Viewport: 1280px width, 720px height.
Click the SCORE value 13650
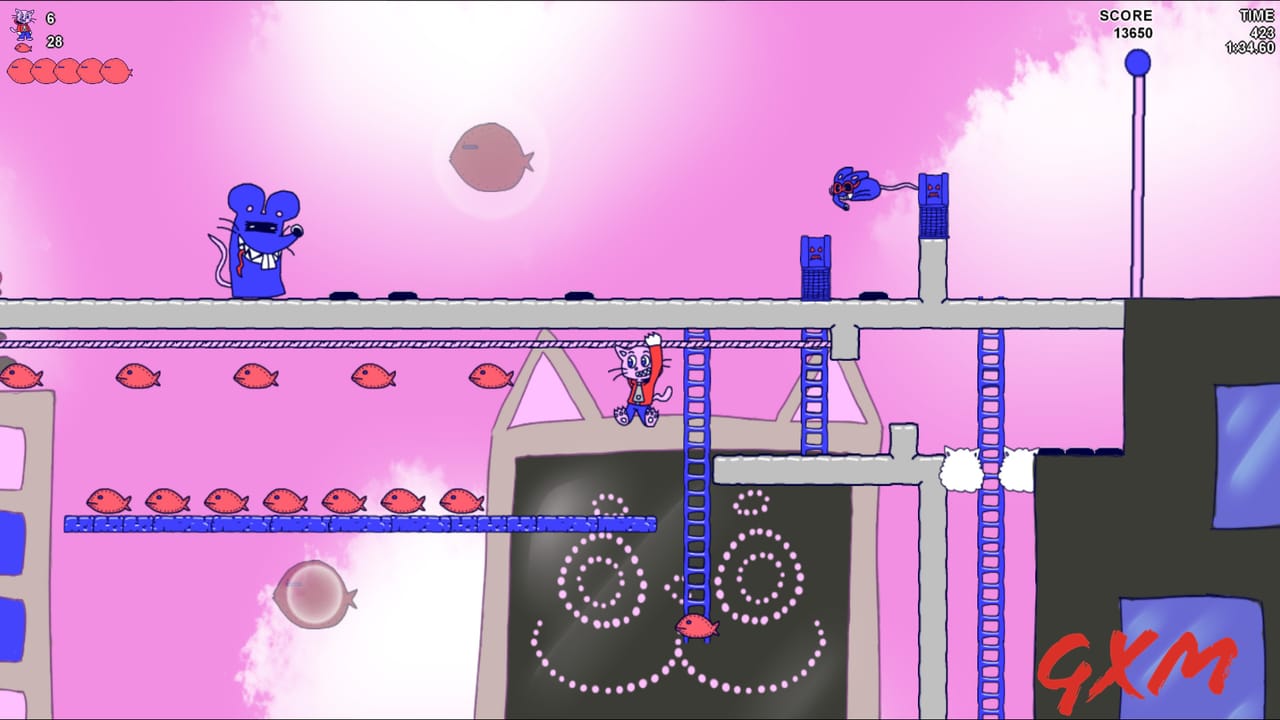(1134, 32)
